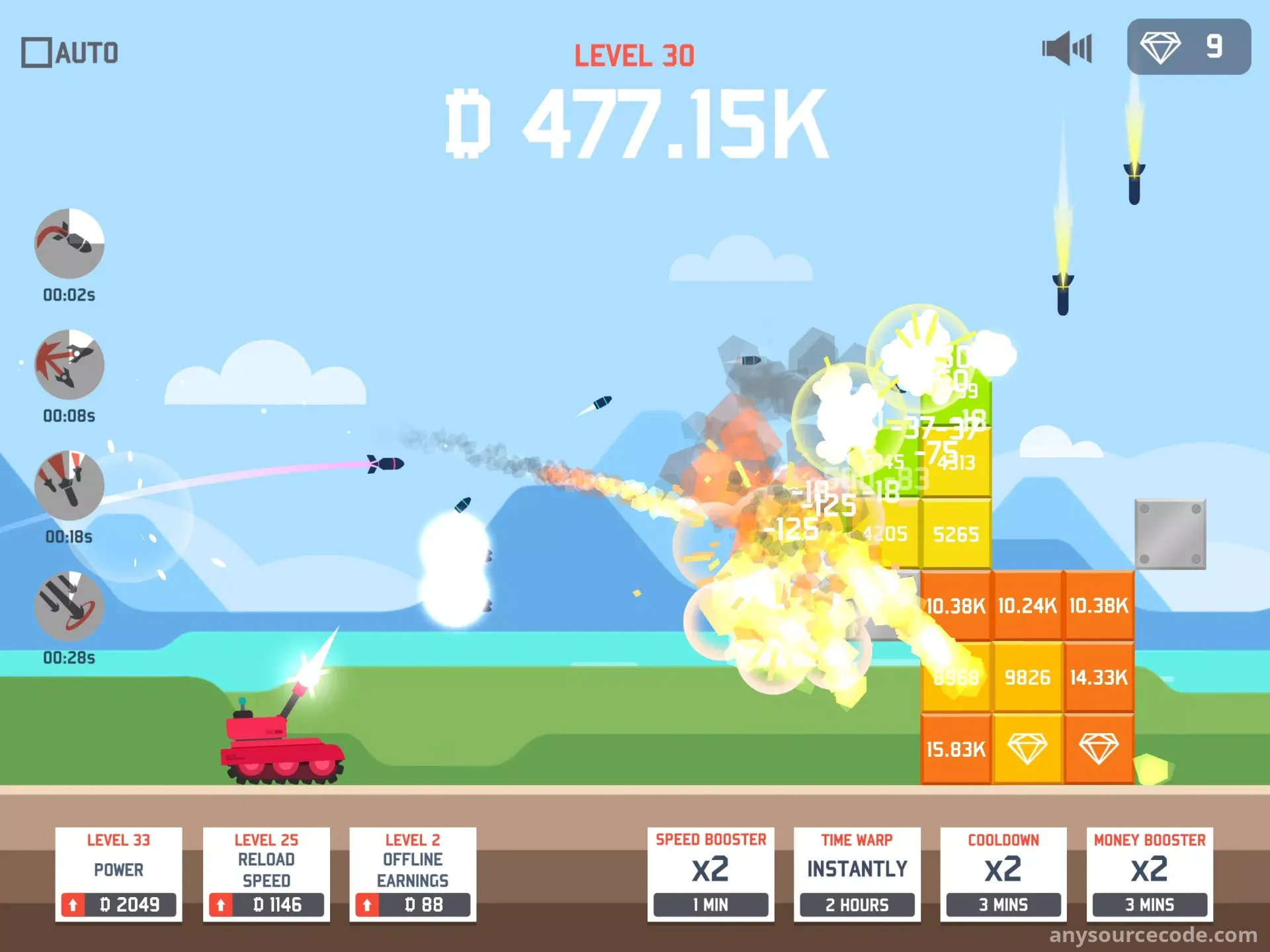Upgrade Offline Earnings for 88

(x=413, y=904)
